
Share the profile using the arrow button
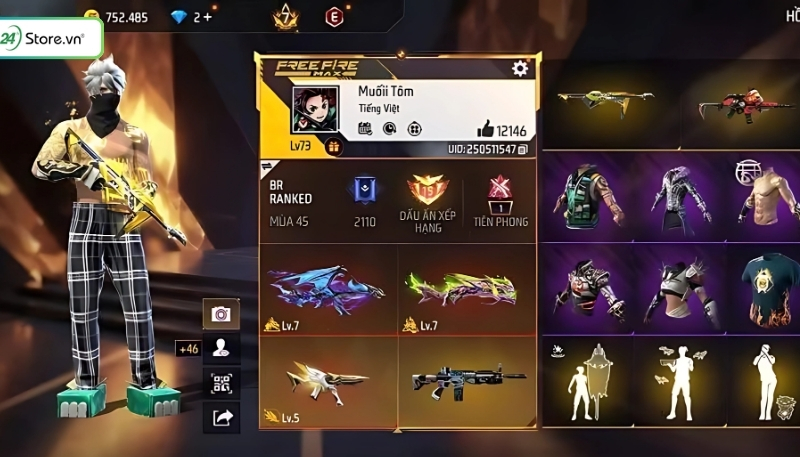pos(220,417)
